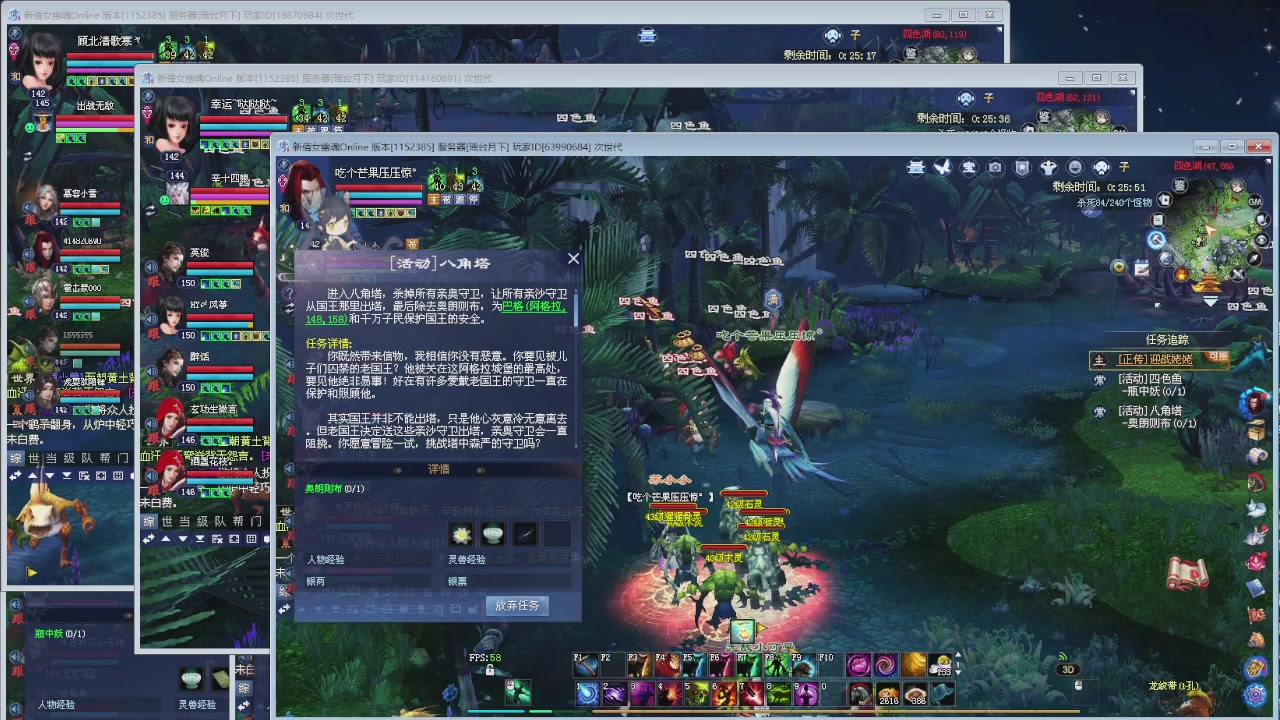
Task: Expand the 详情 details section in the quest dialog
Action: click(x=440, y=469)
